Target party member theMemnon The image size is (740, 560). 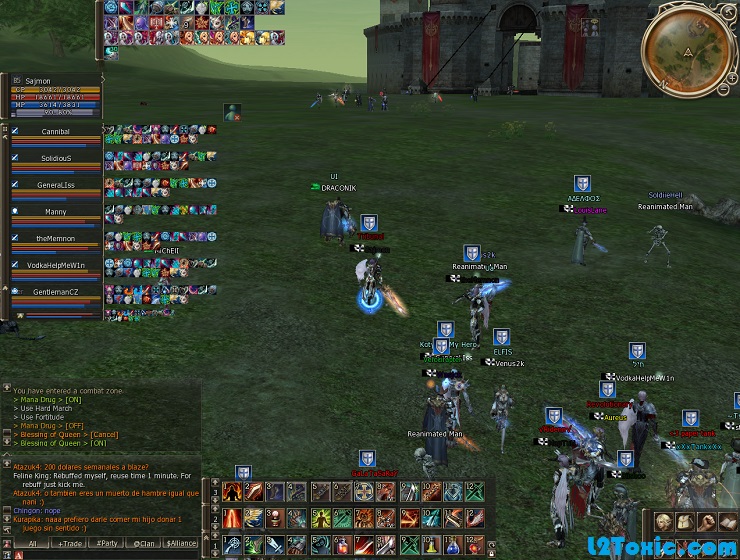tap(55, 239)
